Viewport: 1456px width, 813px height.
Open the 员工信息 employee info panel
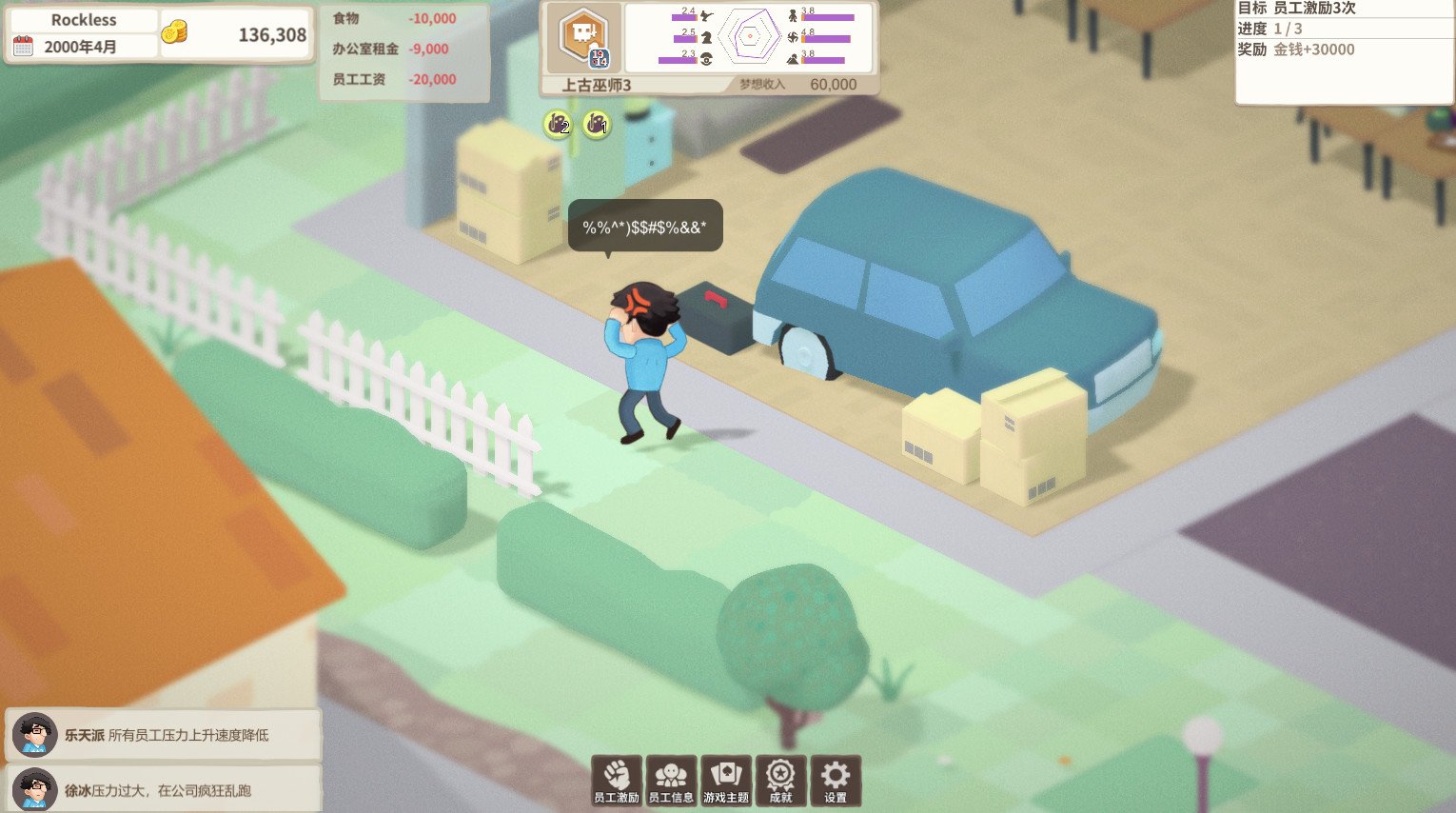[672, 780]
